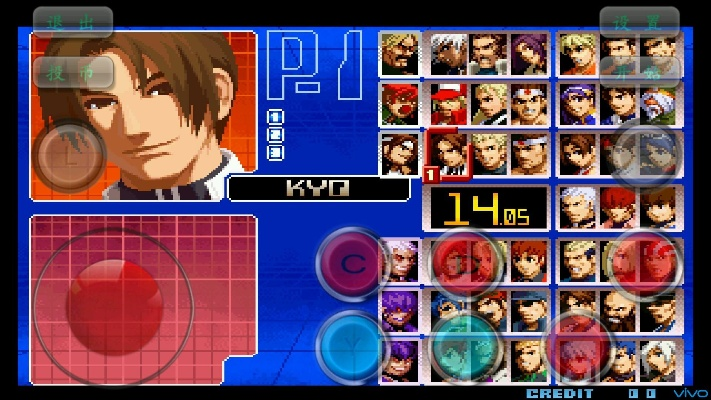Select Terry in the red cap
This screenshot has height=400, width=711.
click(448, 103)
